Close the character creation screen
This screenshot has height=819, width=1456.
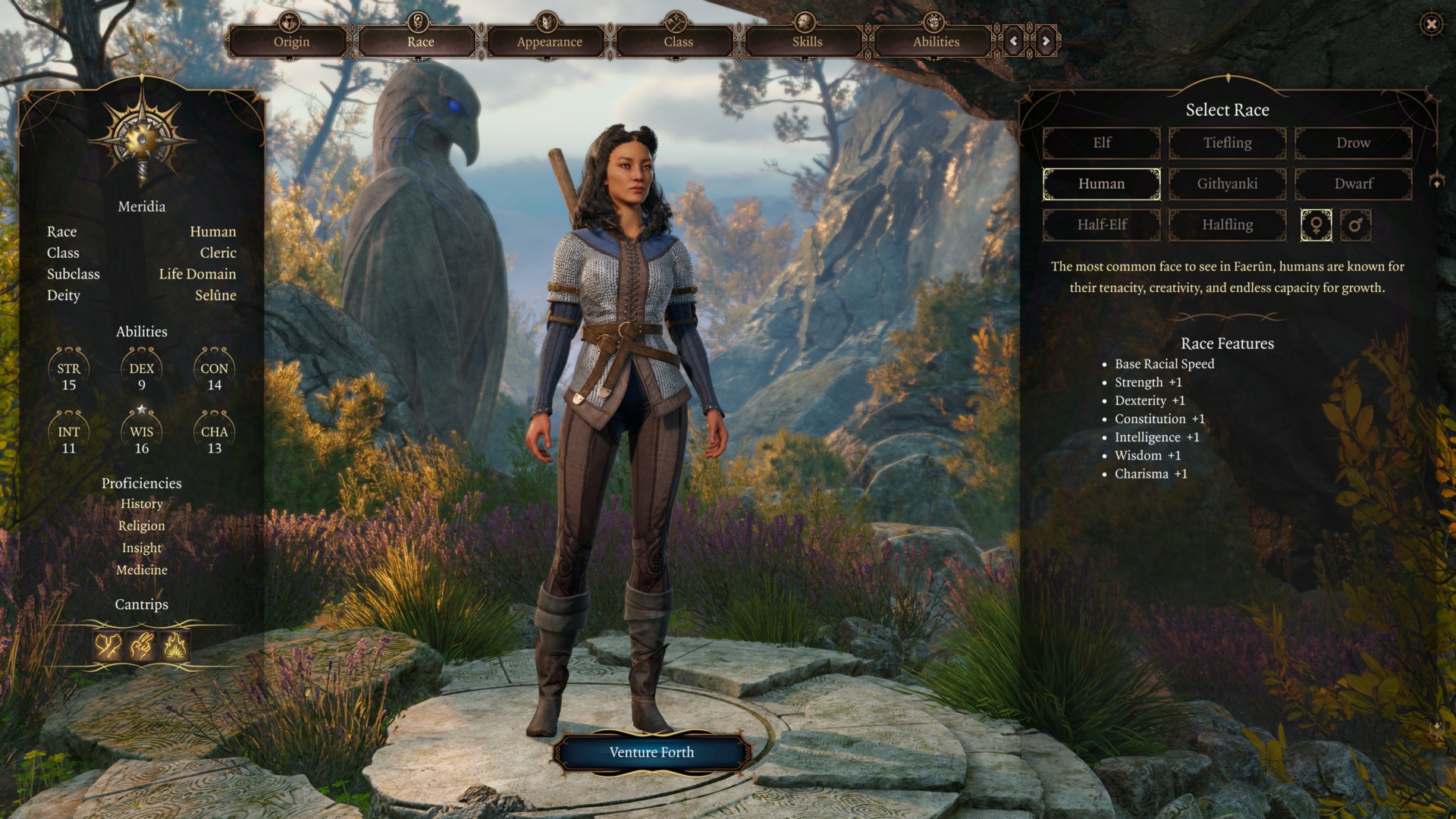[1431, 24]
